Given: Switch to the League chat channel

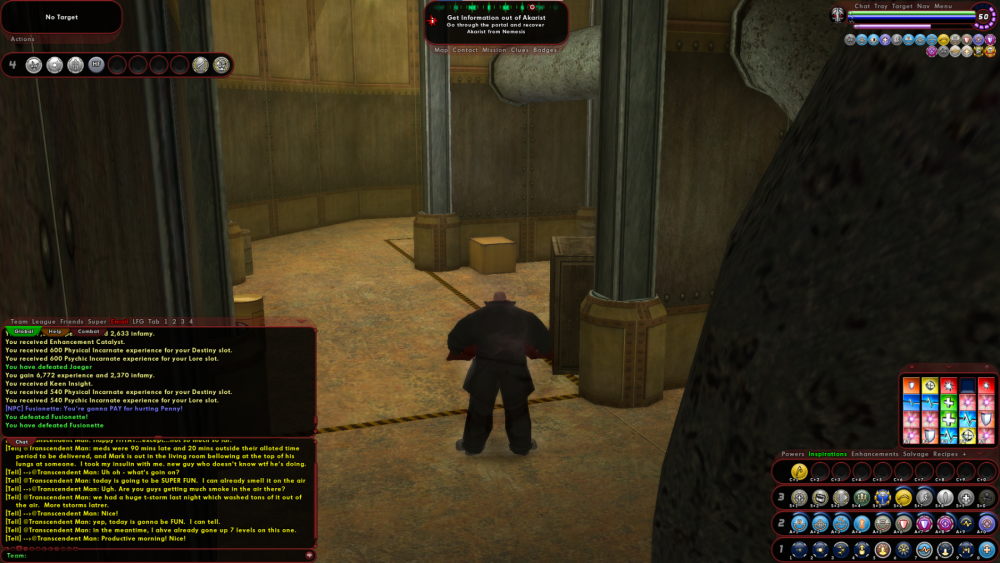Looking at the screenshot, I should click(x=44, y=321).
